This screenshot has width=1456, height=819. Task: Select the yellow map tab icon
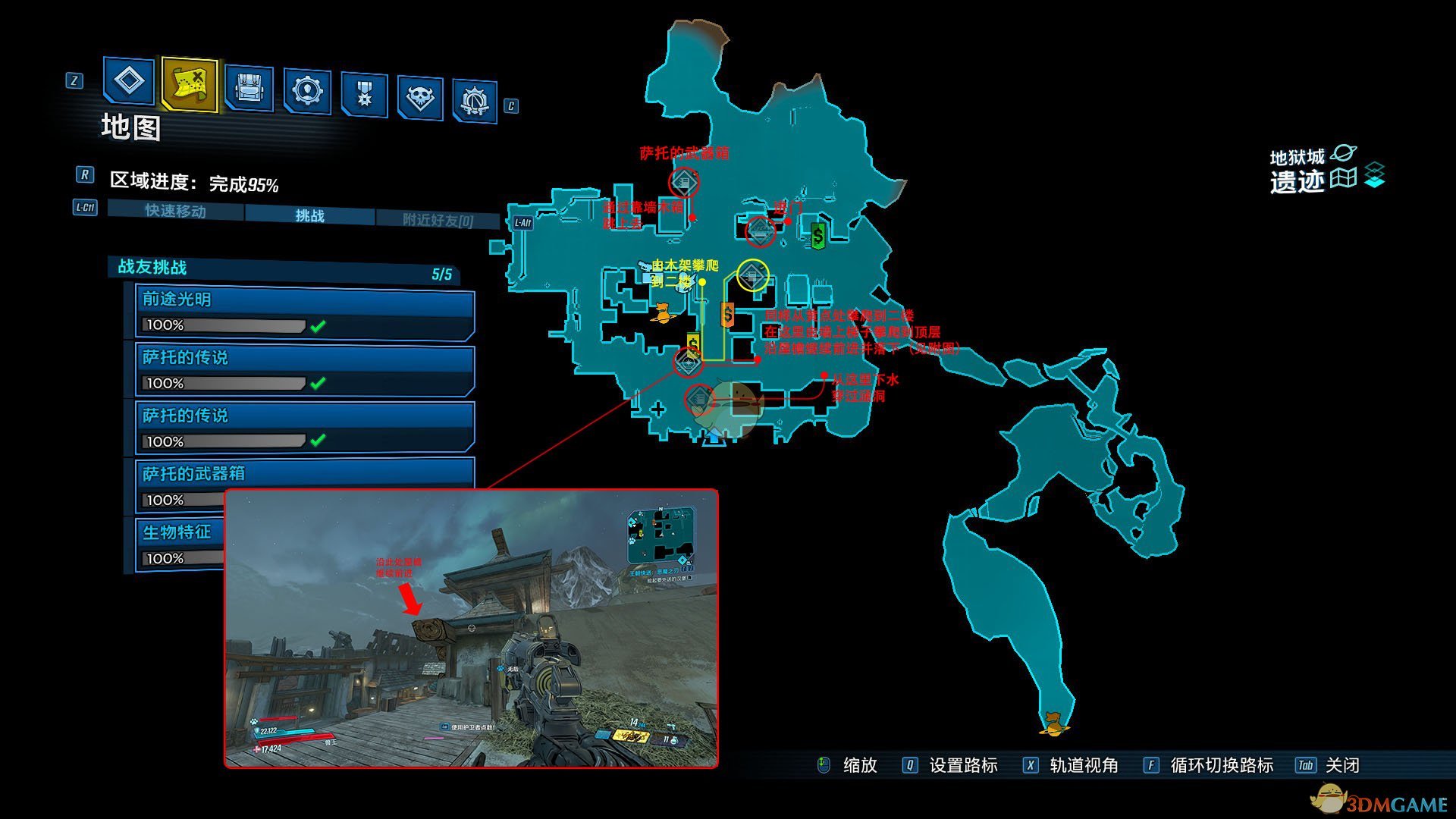click(189, 84)
